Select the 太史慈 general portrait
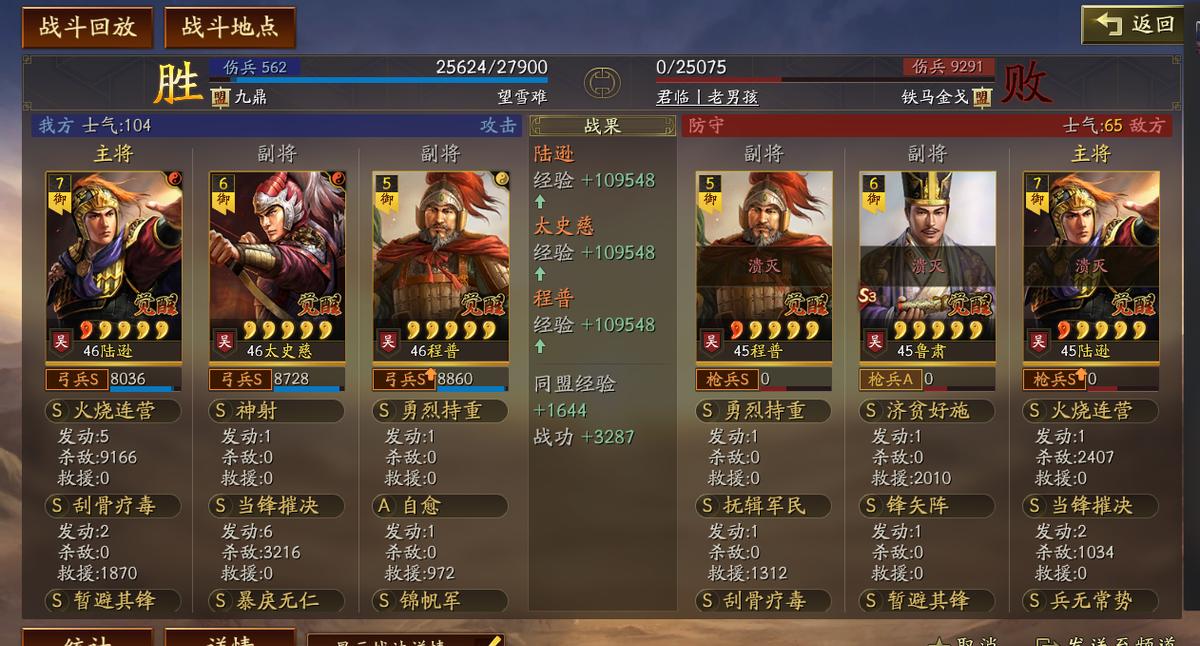This screenshot has width=1200, height=646. click(277, 265)
